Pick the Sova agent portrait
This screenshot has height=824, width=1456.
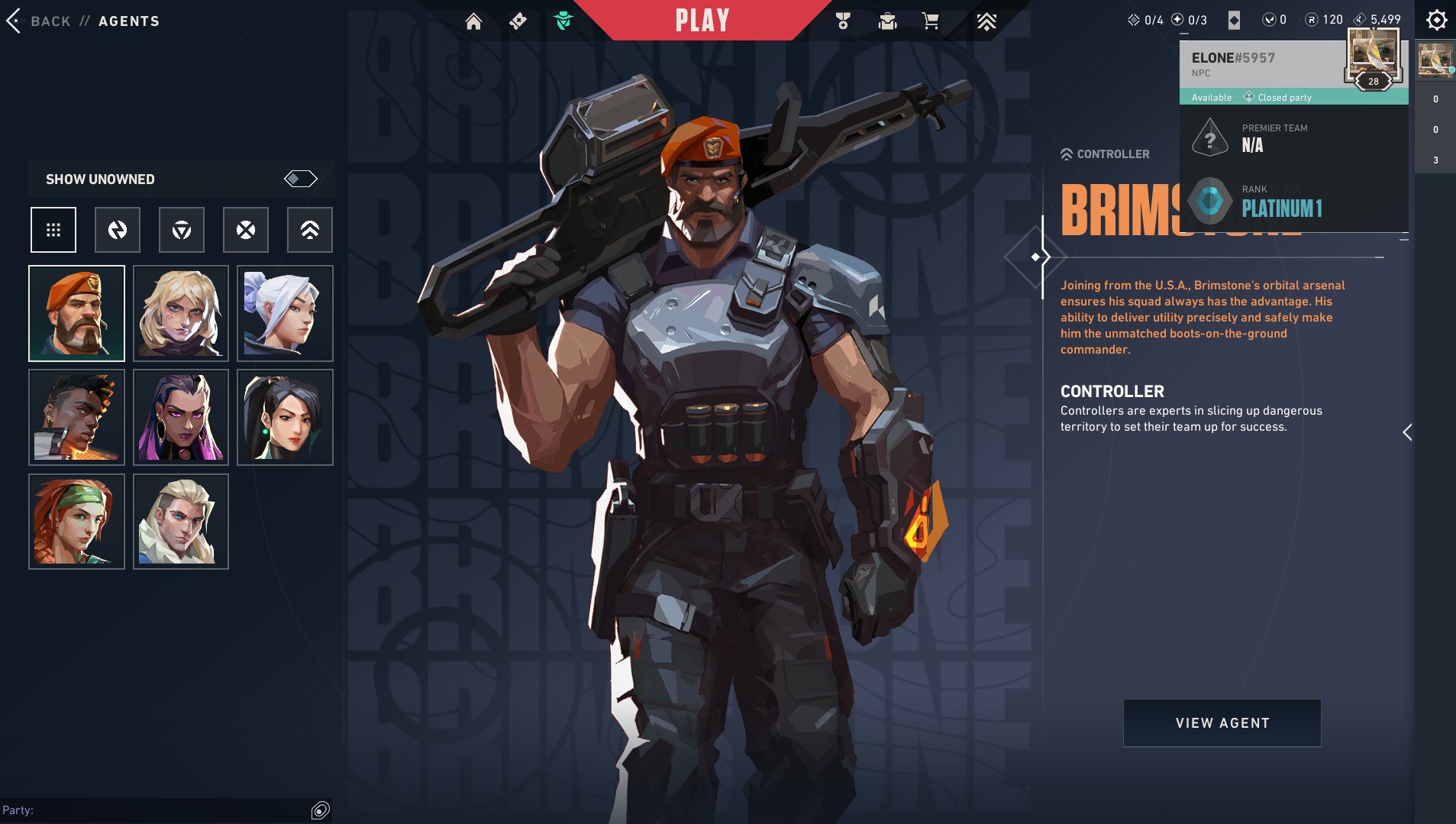pyautogui.click(x=181, y=522)
